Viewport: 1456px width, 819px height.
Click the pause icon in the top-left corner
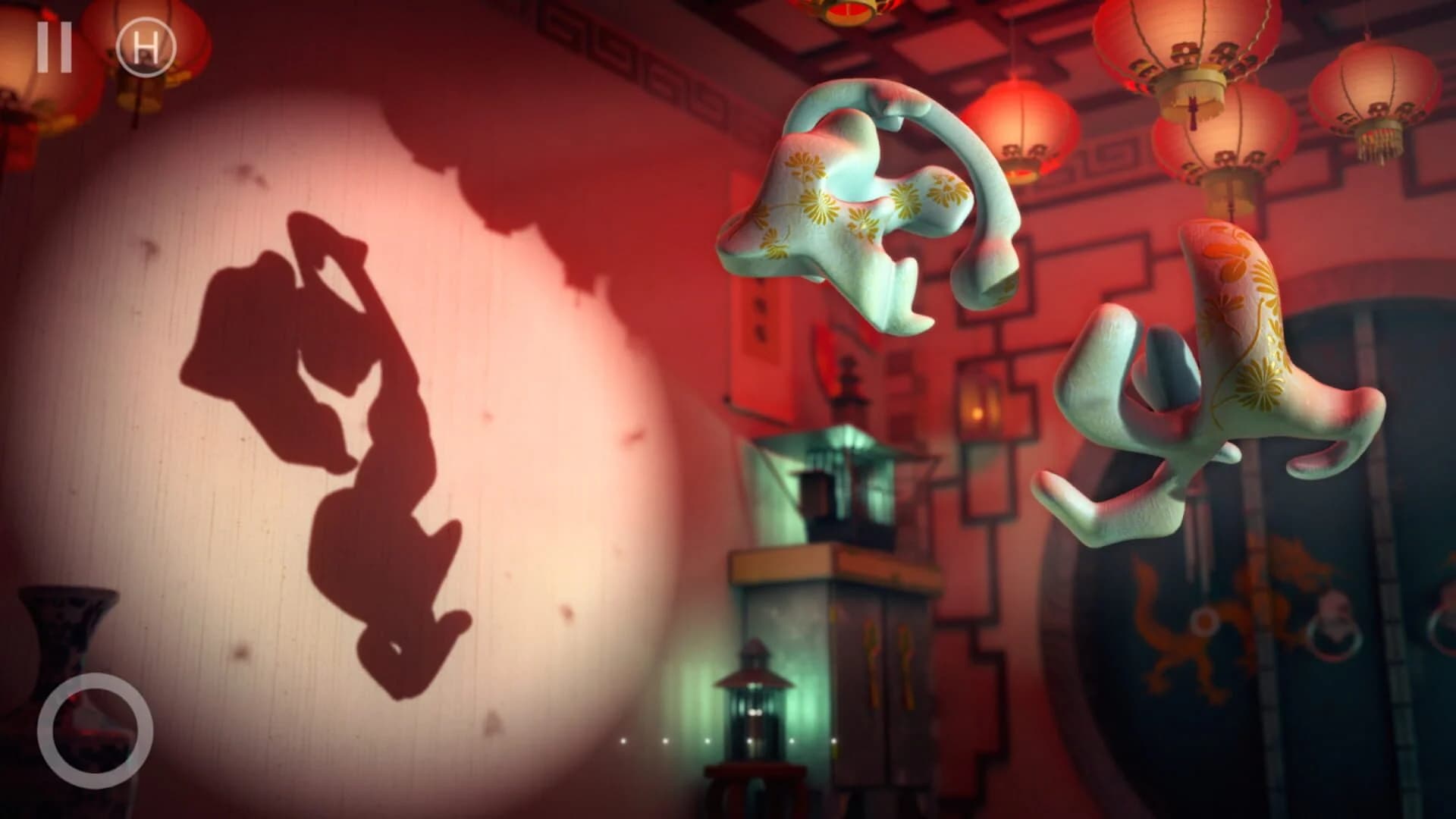(53, 47)
